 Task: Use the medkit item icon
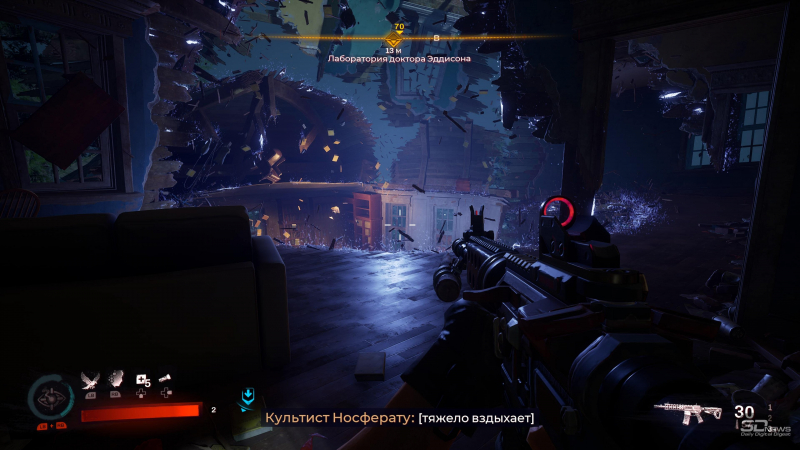(142, 379)
